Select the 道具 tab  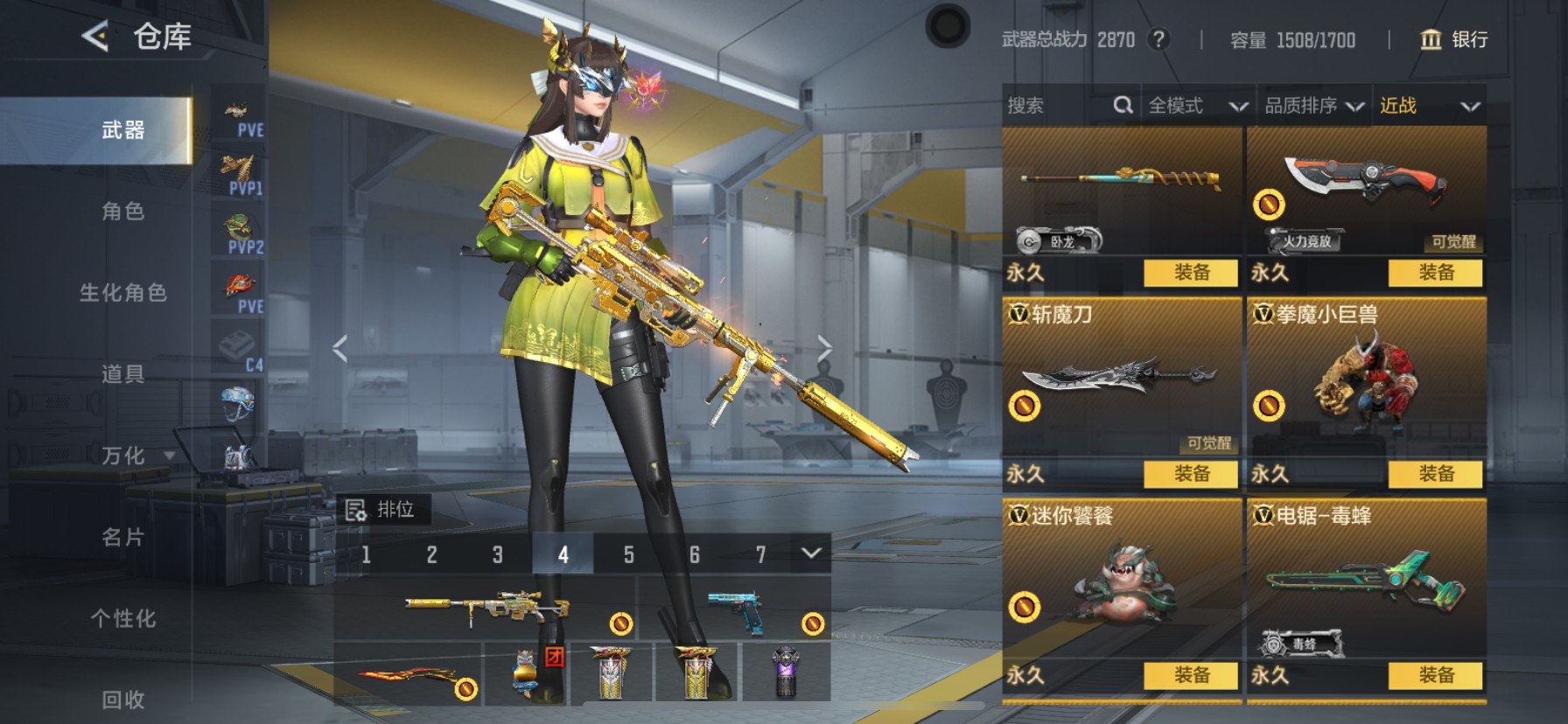[x=122, y=373]
